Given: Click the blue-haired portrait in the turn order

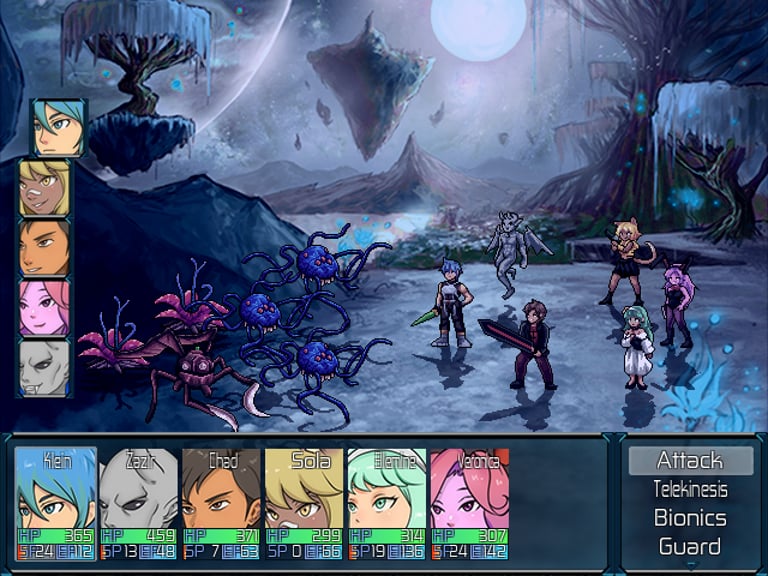Looking at the screenshot, I should pos(59,128).
